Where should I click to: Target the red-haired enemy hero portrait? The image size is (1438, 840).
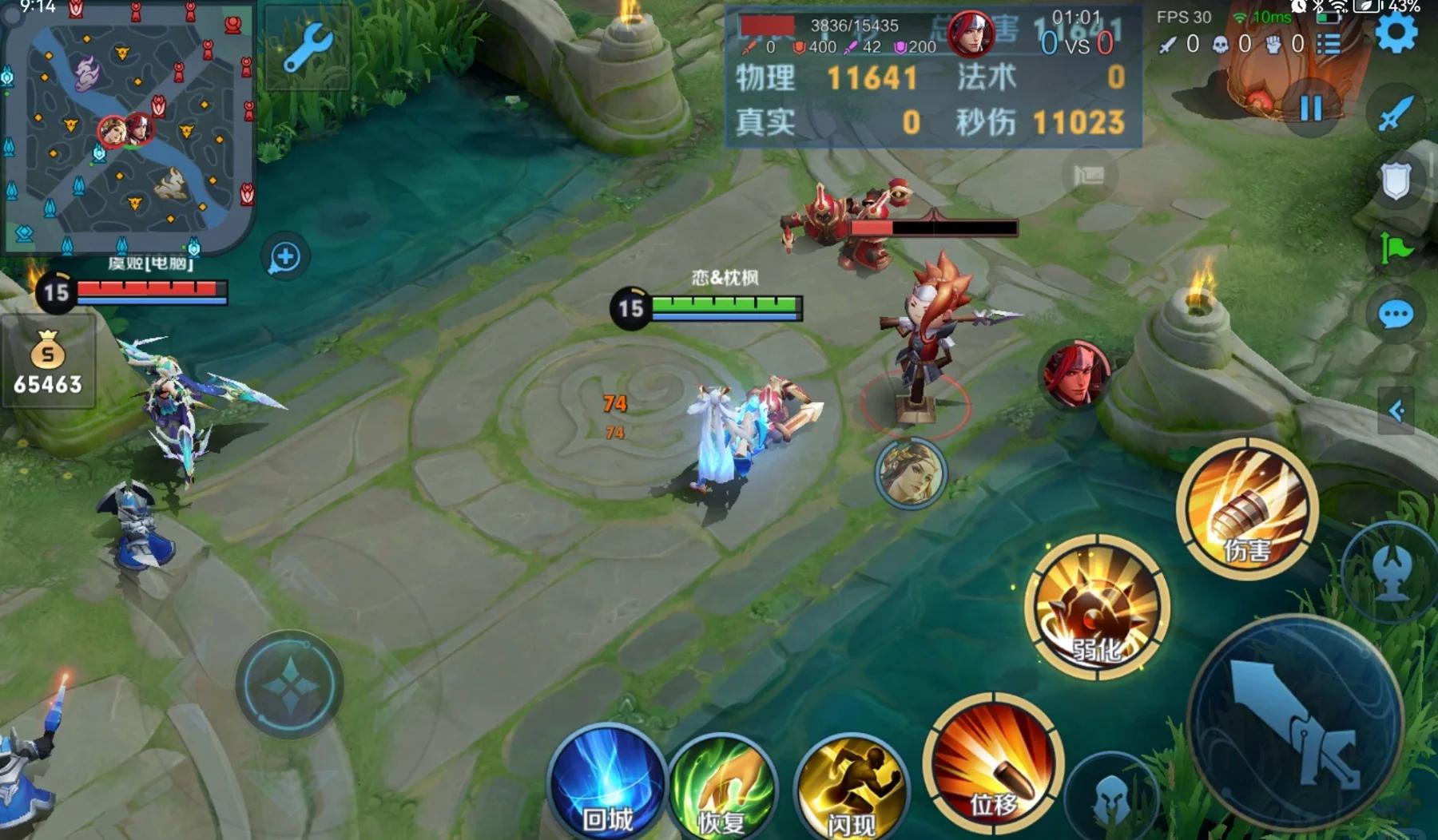click(1075, 374)
